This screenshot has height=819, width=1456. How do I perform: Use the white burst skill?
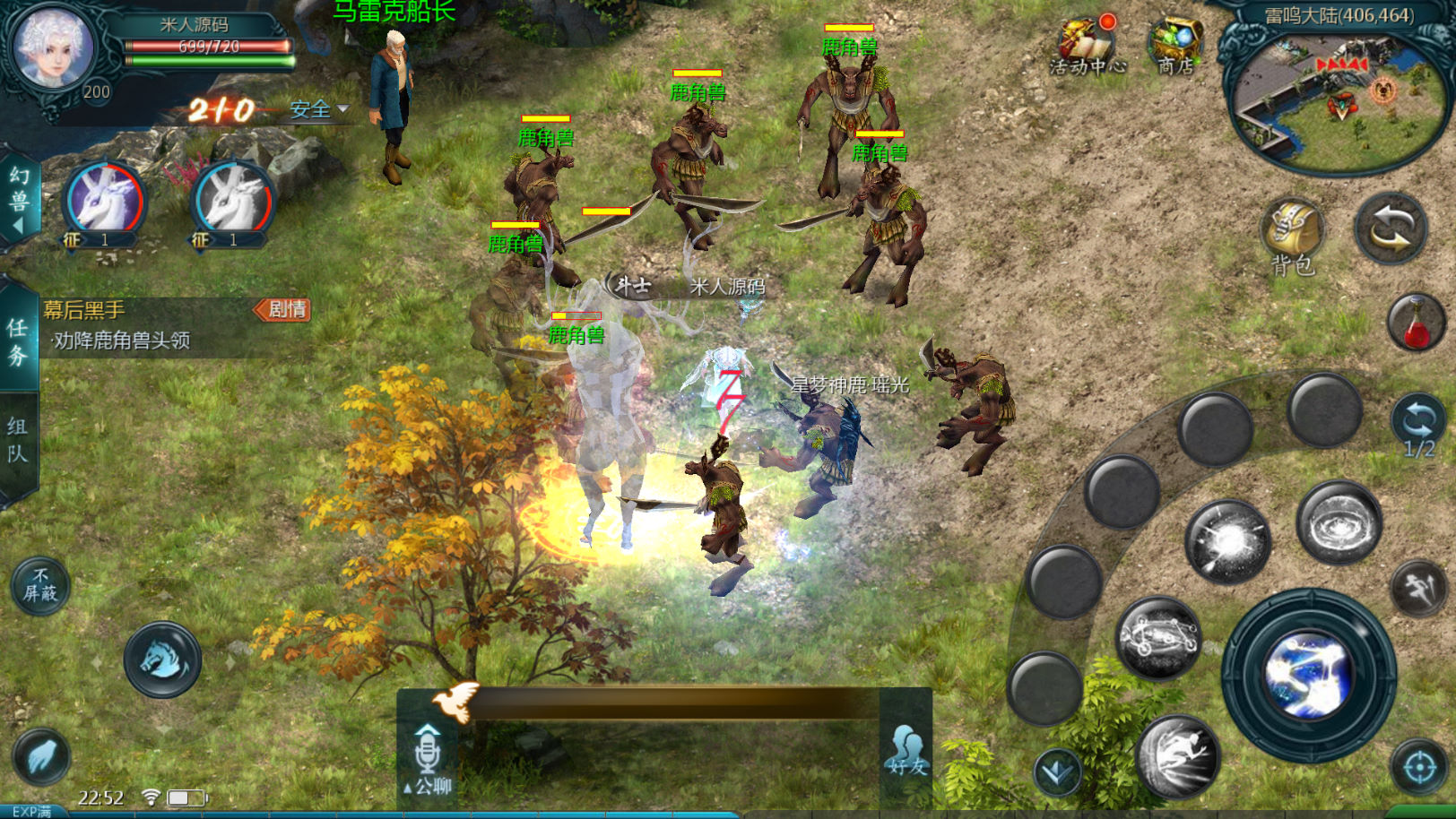click(x=1228, y=541)
